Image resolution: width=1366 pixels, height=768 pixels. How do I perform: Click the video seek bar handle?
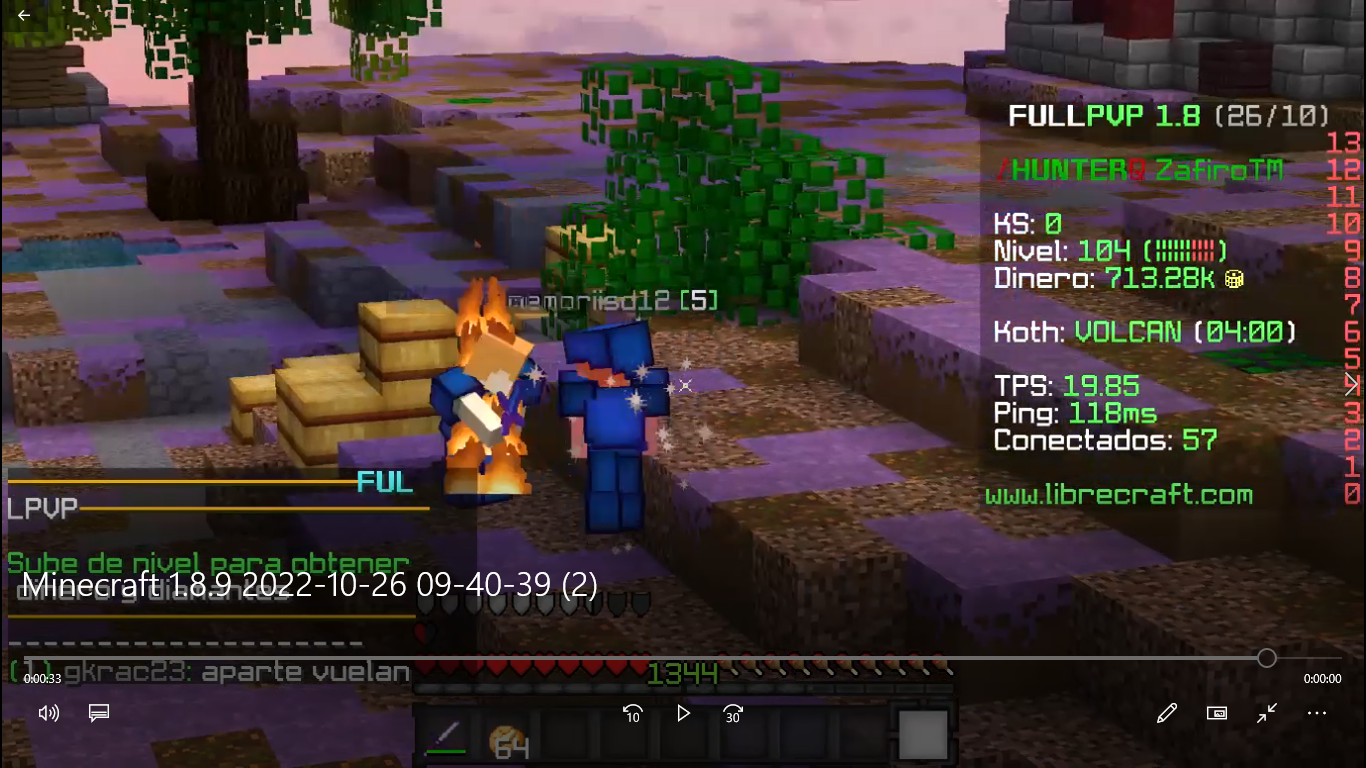click(x=1267, y=658)
